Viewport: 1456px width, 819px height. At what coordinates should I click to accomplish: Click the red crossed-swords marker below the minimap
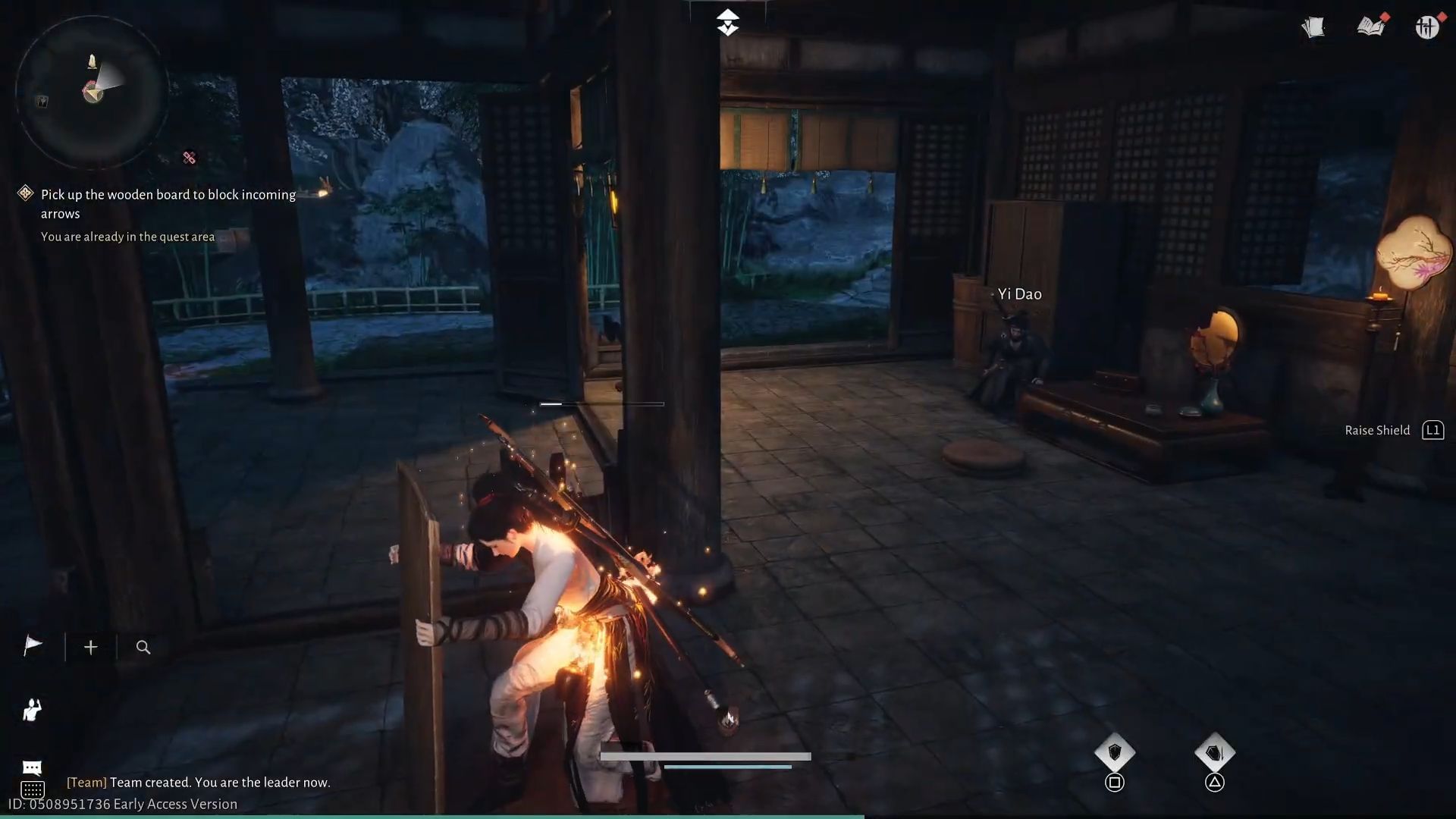[x=189, y=158]
